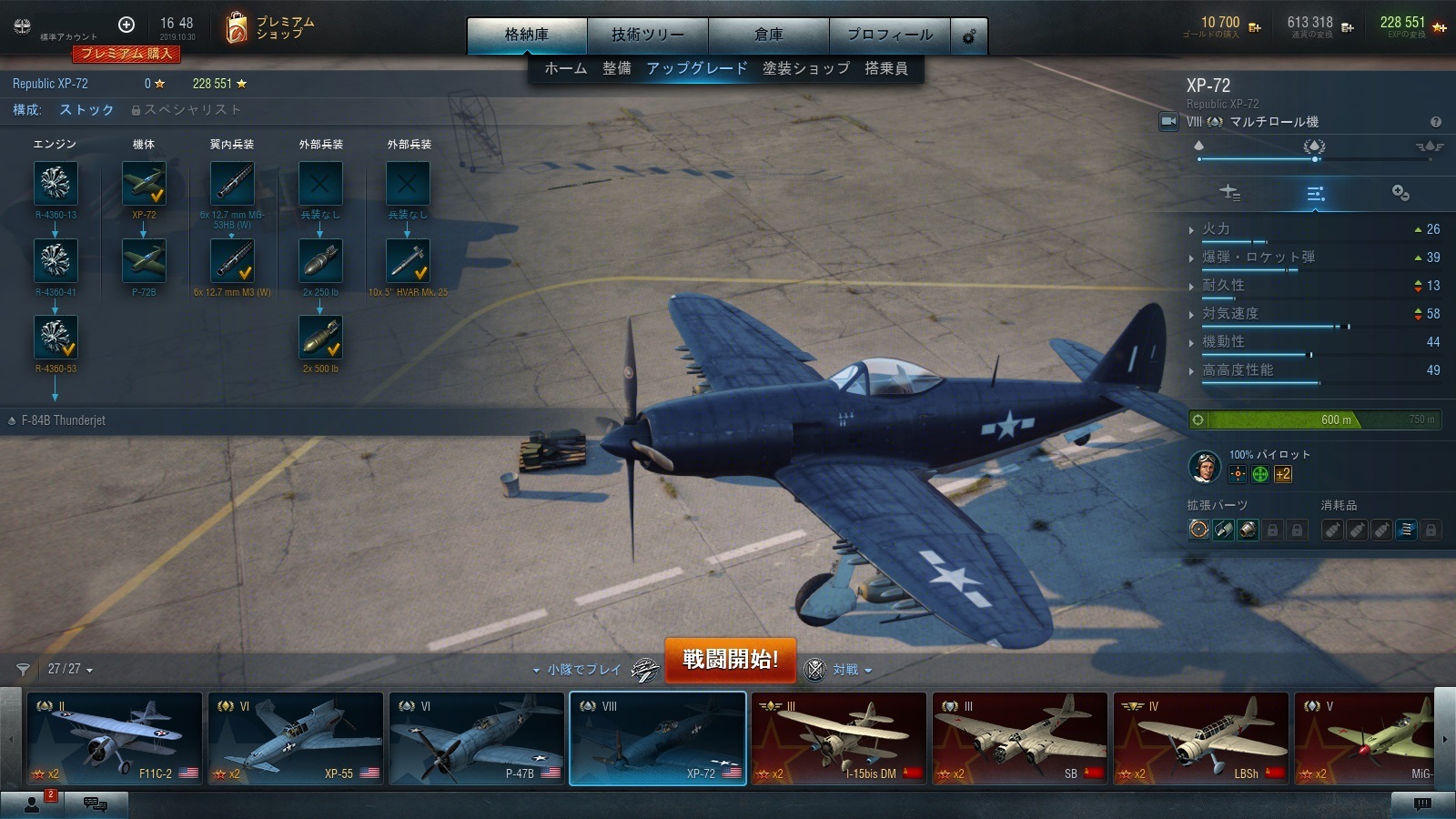The image size is (1456, 819).
Task: Choose the I-15bis DM aircraft card
Action: [838, 738]
